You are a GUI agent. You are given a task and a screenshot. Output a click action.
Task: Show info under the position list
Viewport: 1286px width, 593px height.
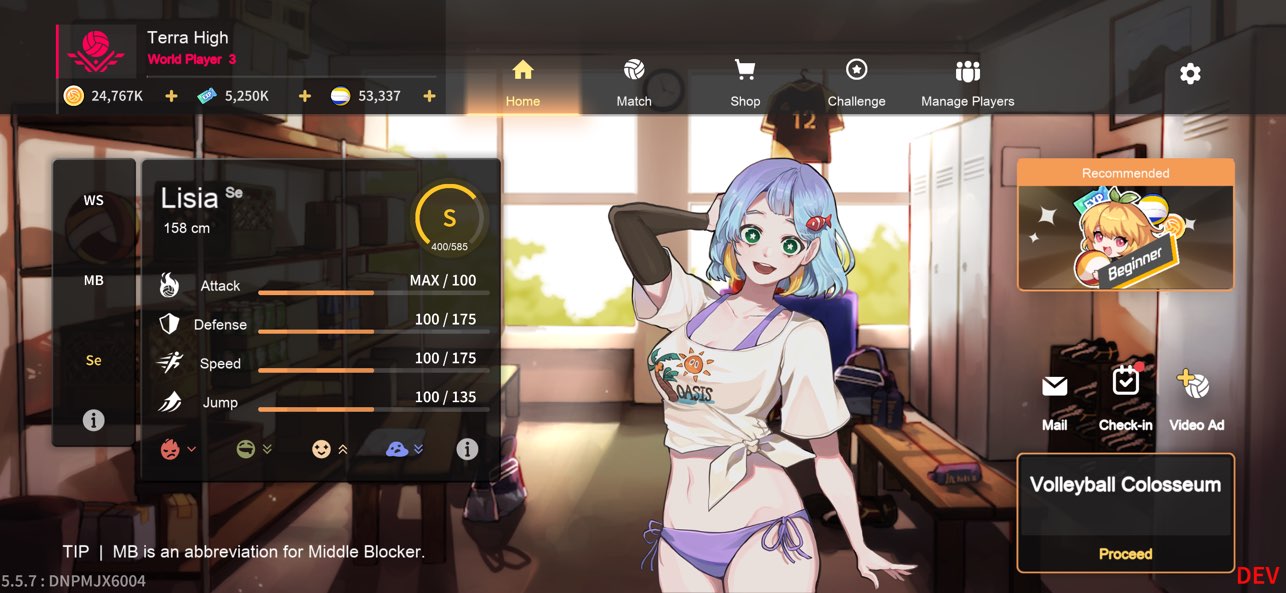tap(93, 421)
